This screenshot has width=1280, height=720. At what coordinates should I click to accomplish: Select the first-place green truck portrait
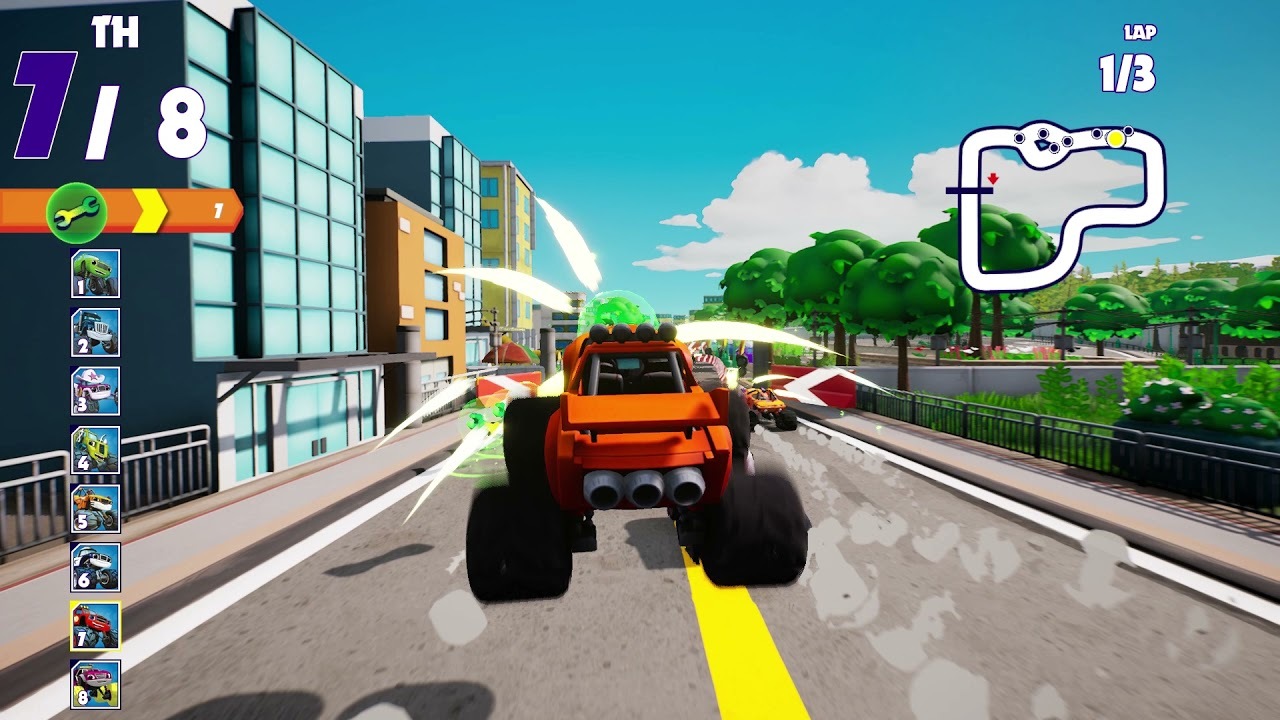[96, 274]
